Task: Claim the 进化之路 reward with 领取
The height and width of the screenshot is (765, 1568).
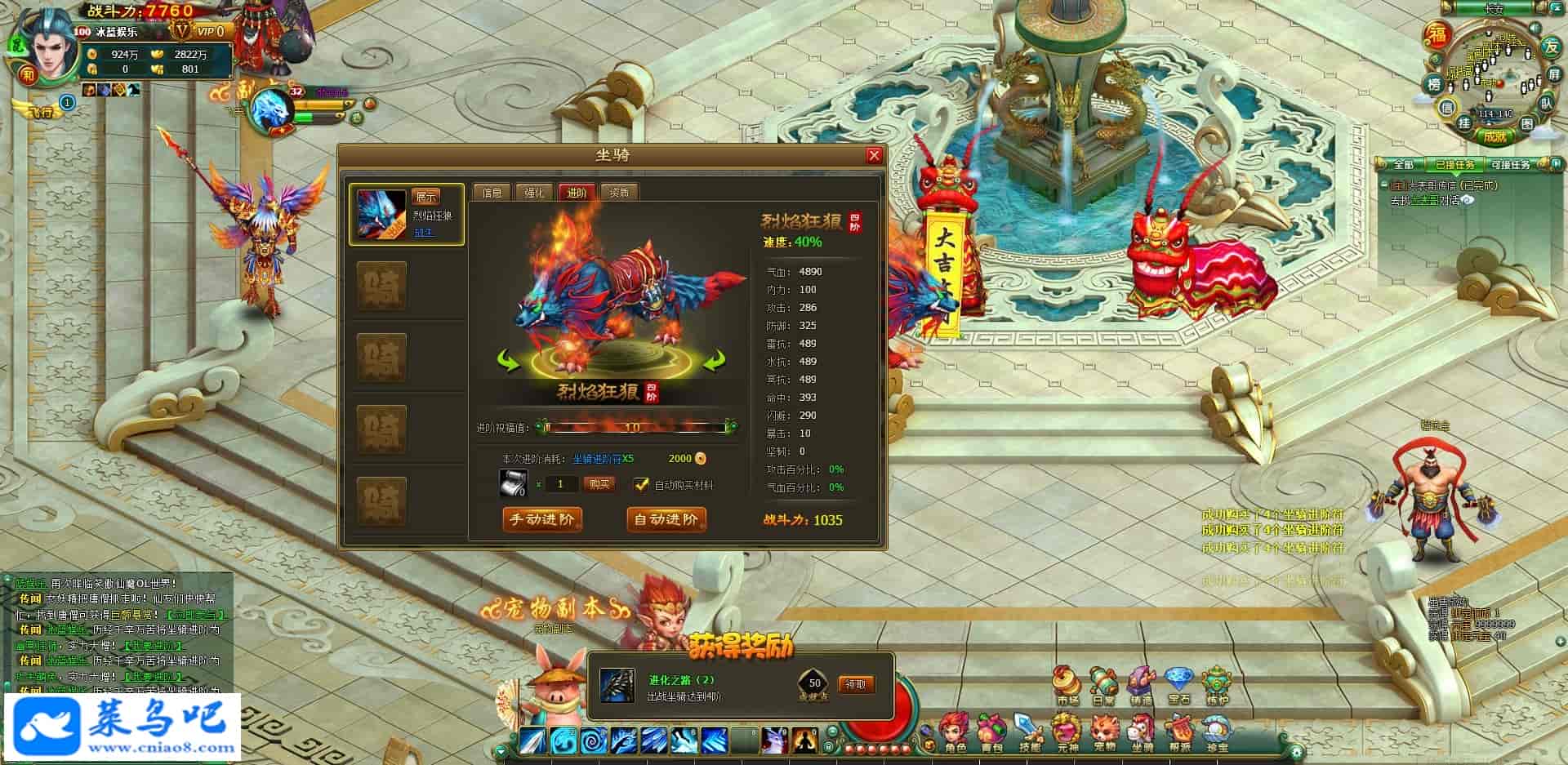Action: (x=855, y=684)
